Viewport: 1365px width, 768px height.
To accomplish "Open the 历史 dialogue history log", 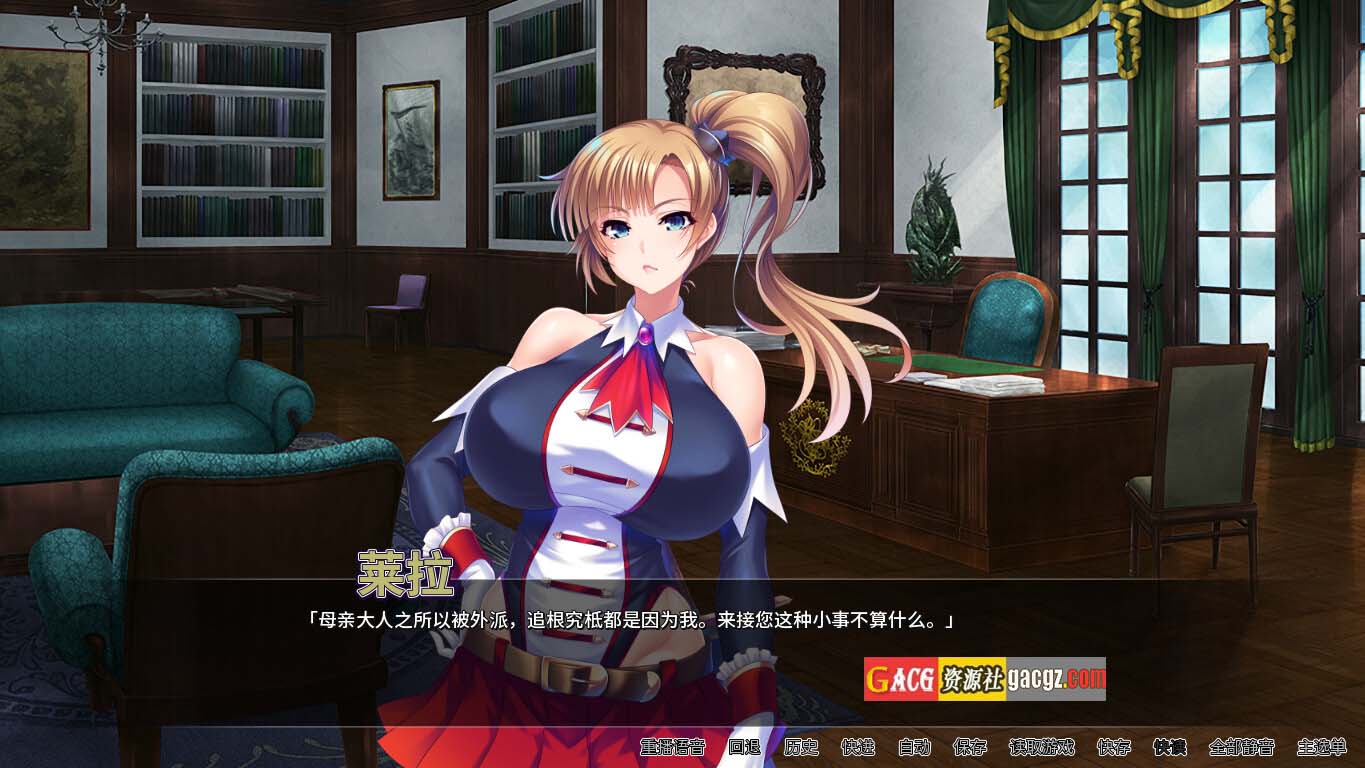I will pos(801,747).
